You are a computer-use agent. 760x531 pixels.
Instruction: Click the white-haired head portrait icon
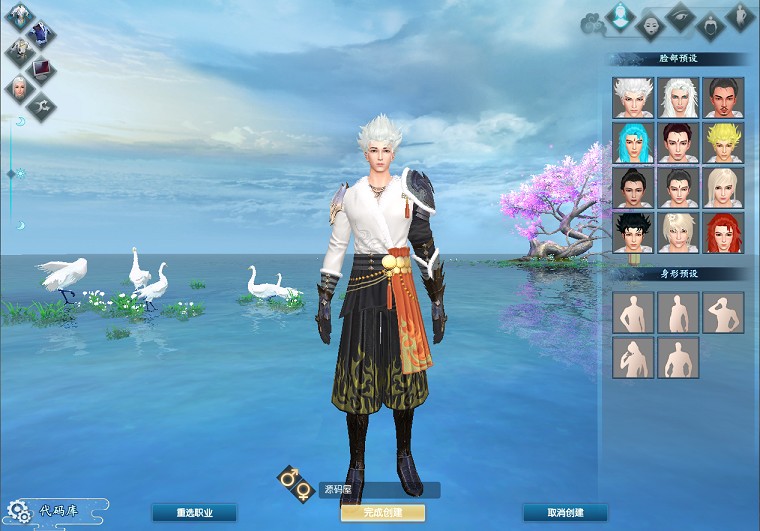[x=18, y=88]
